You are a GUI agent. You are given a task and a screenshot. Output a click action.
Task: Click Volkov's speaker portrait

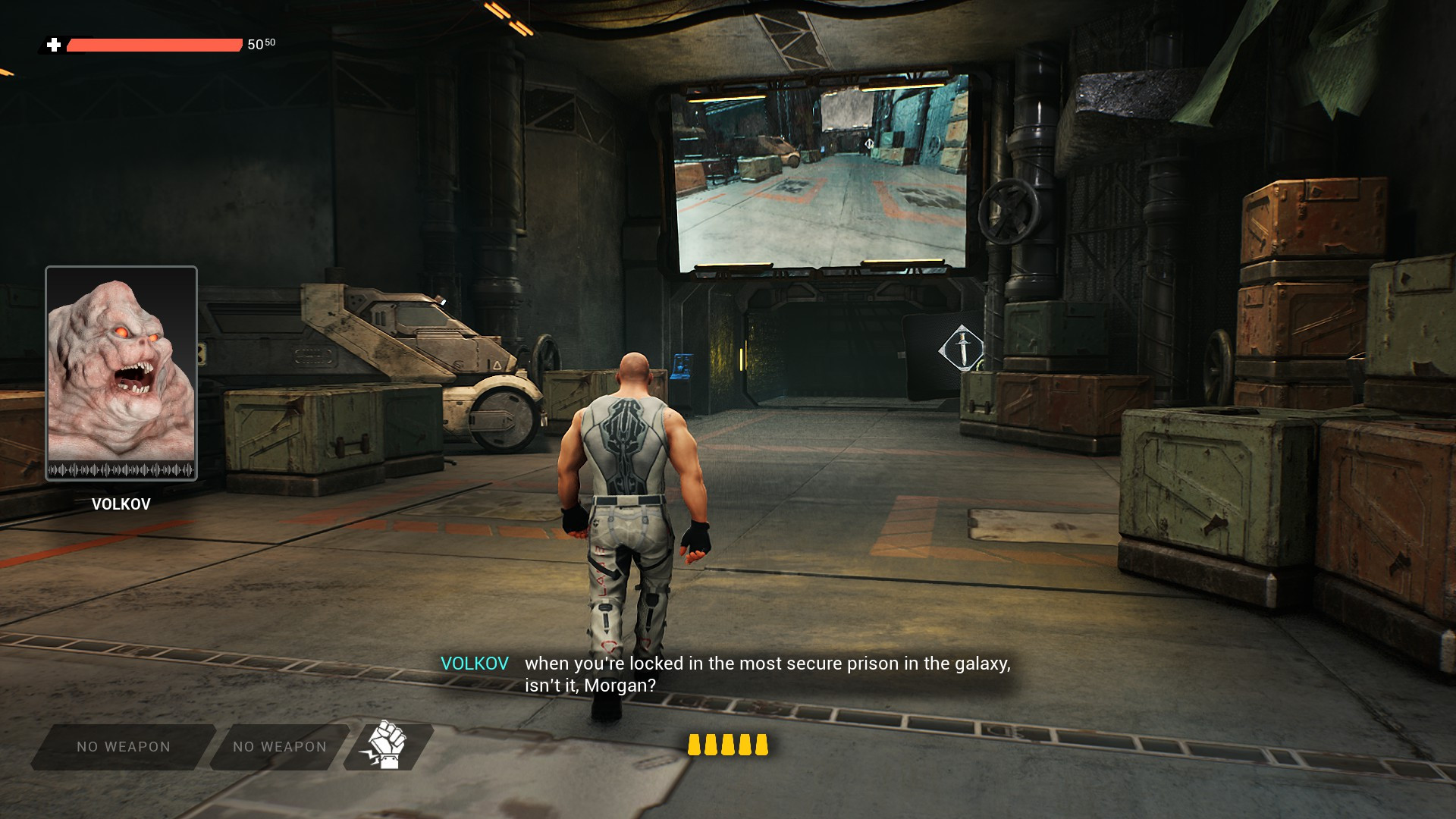pyautogui.click(x=121, y=372)
